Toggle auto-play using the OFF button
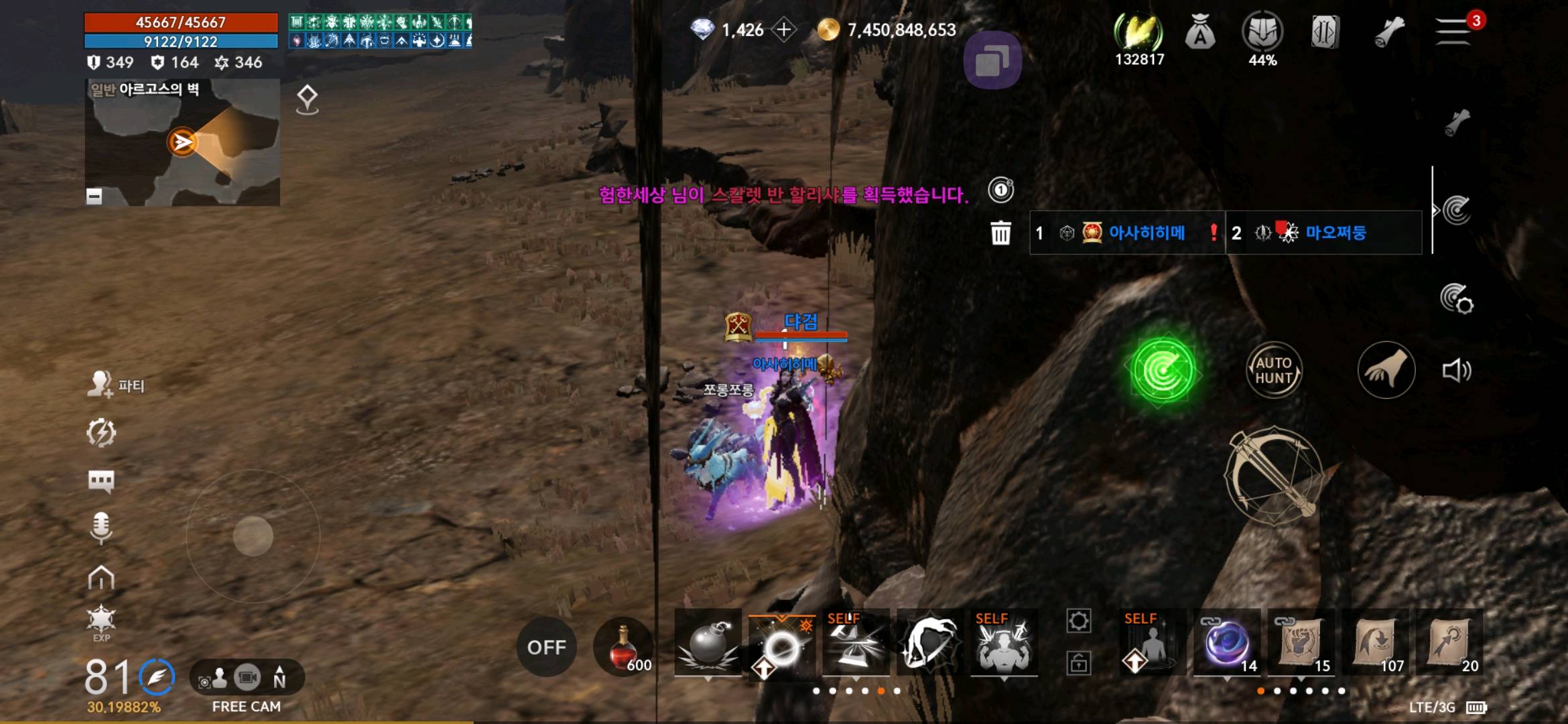The width and height of the screenshot is (1568, 724). 548,647
